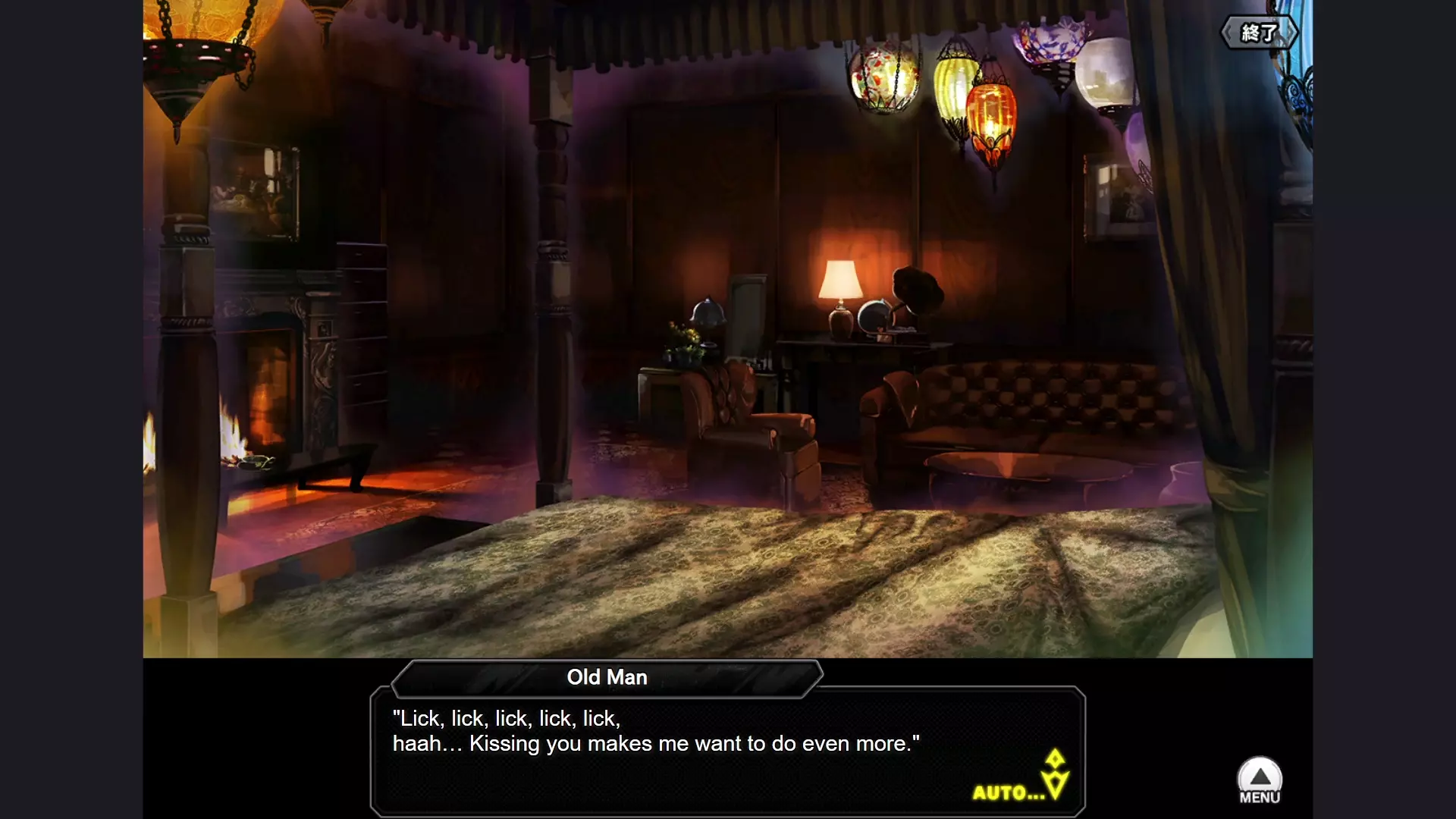Image resolution: width=1456 pixels, height=819 pixels.
Task: Click the 終了 end button
Action: pos(1259,33)
